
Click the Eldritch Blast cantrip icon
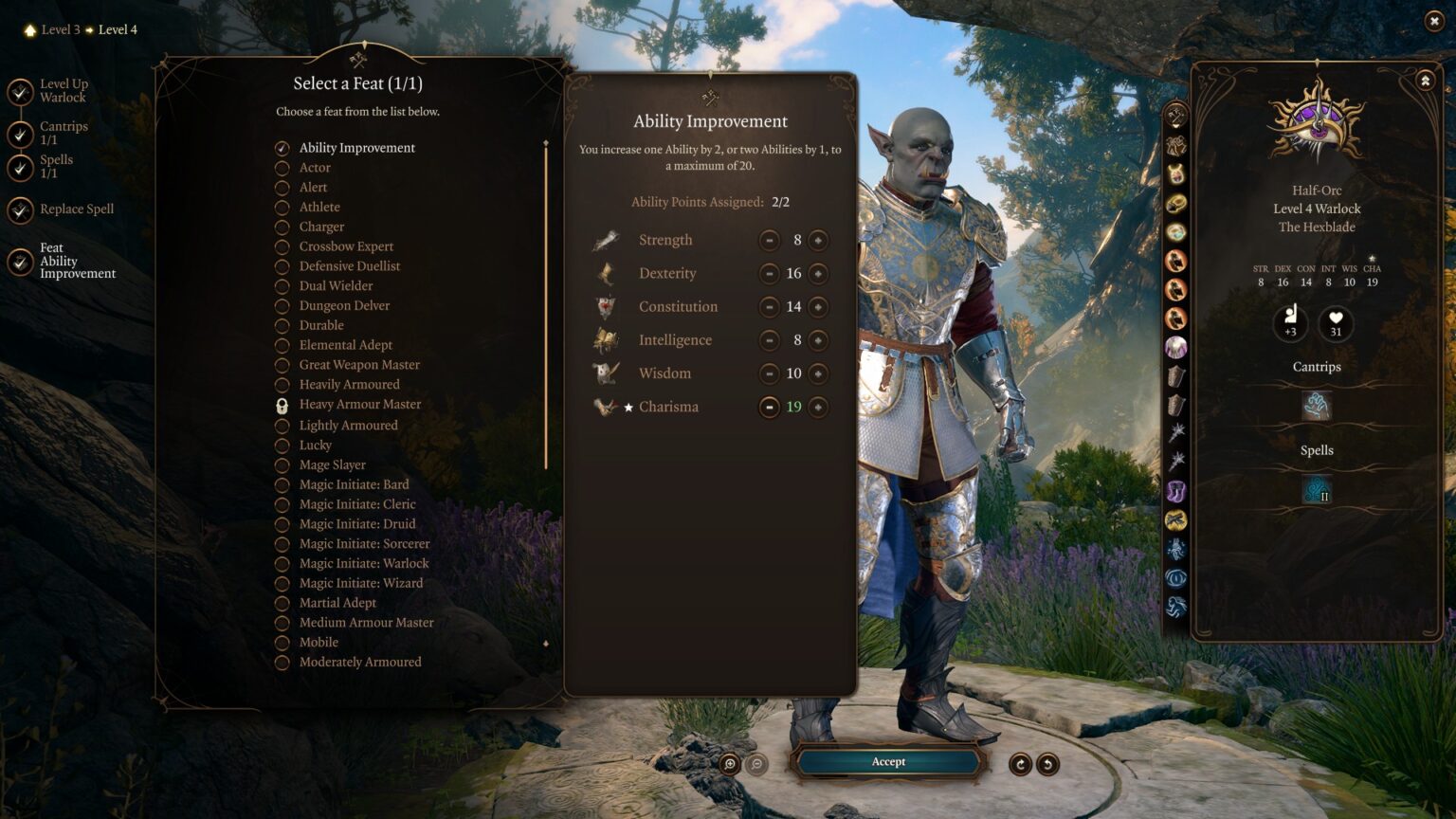tap(1316, 406)
